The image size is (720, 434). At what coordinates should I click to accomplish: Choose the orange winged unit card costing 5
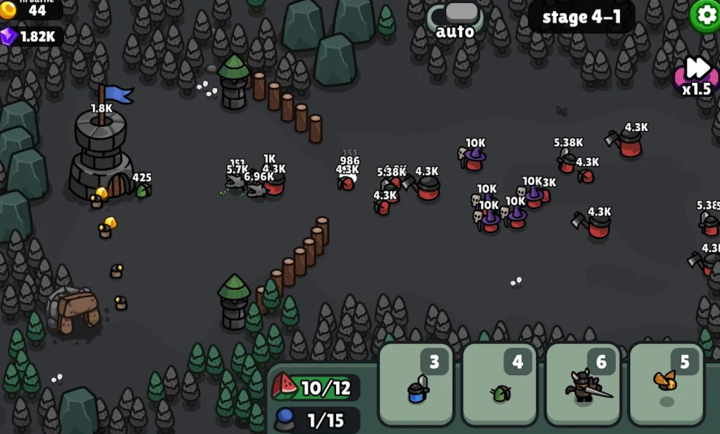pyautogui.click(x=667, y=383)
